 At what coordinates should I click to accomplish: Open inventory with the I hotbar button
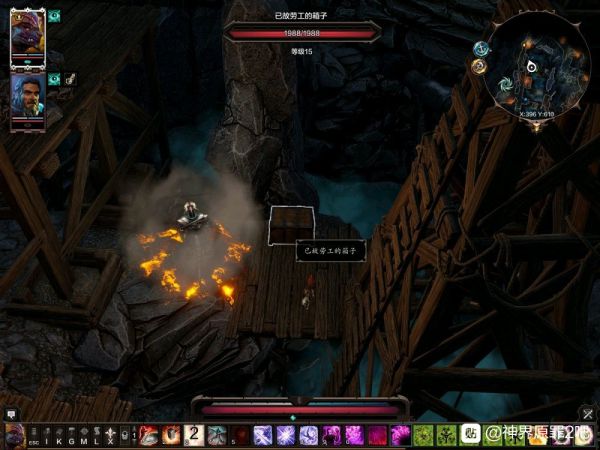[x=47, y=435]
